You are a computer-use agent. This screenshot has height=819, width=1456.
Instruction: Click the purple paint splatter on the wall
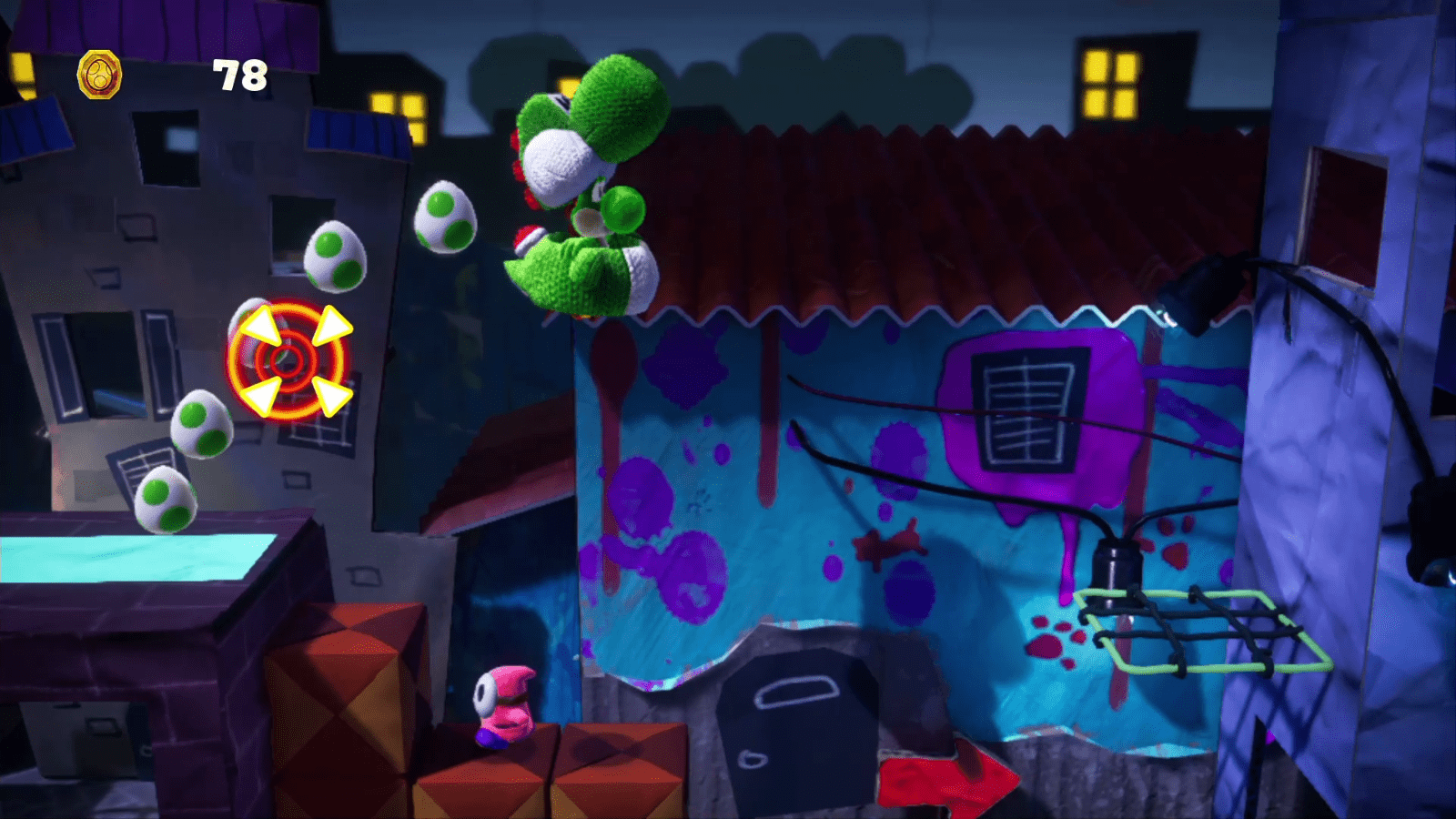[x=646, y=498]
